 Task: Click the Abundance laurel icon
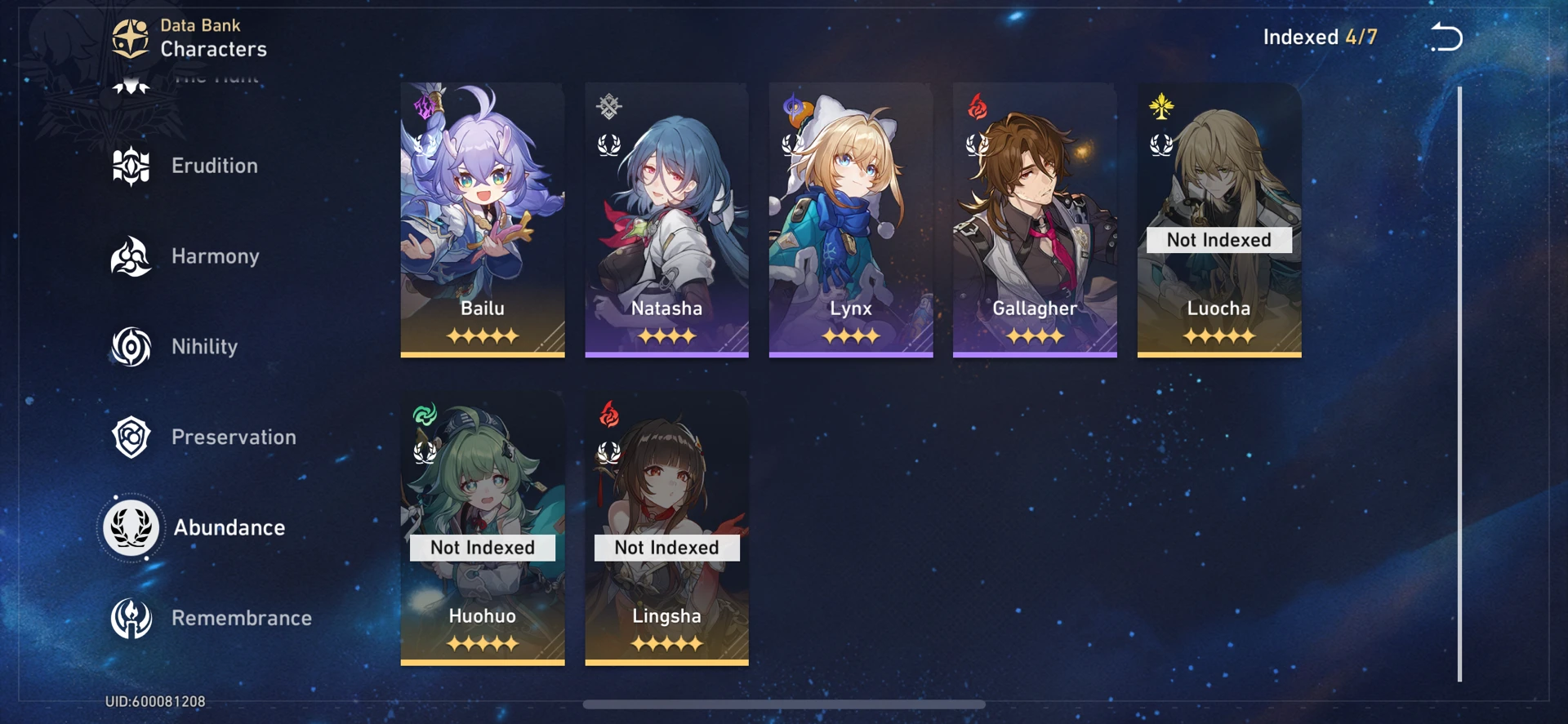click(131, 527)
